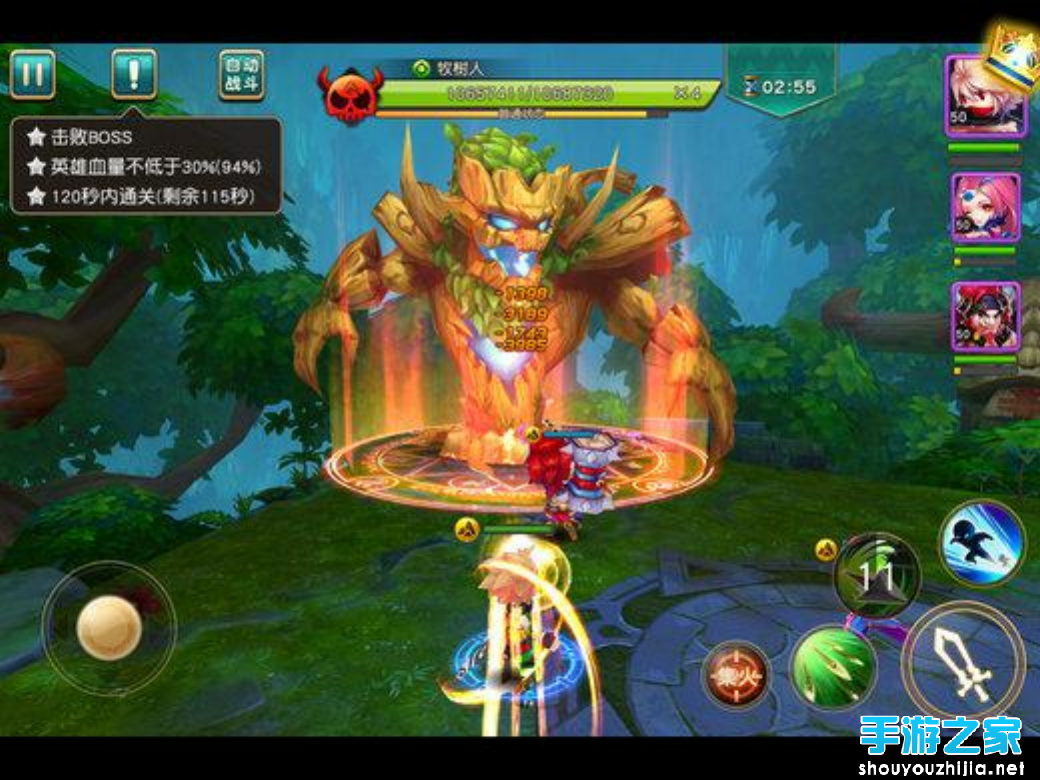
Task: Enable auto battle (自动战斗)
Action: click(x=241, y=75)
